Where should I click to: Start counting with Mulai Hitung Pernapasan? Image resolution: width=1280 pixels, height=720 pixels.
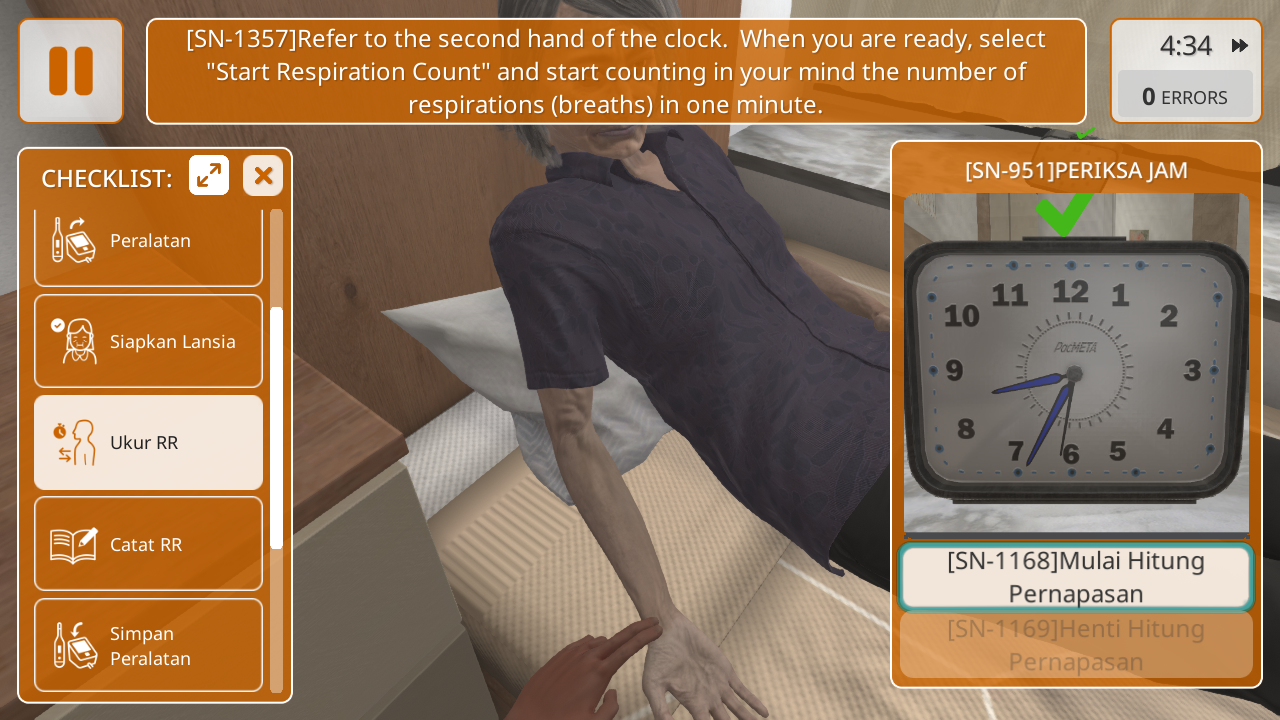1076,577
